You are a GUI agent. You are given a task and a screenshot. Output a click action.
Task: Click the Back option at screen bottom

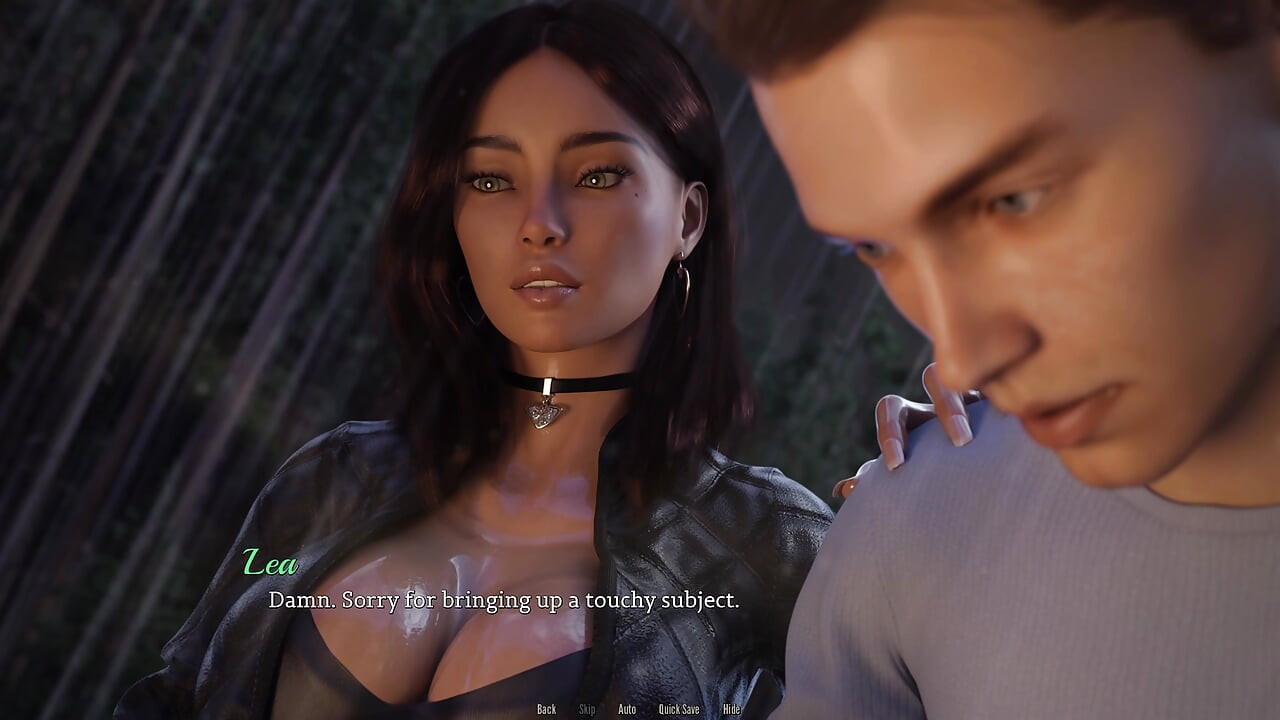pos(546,708)
